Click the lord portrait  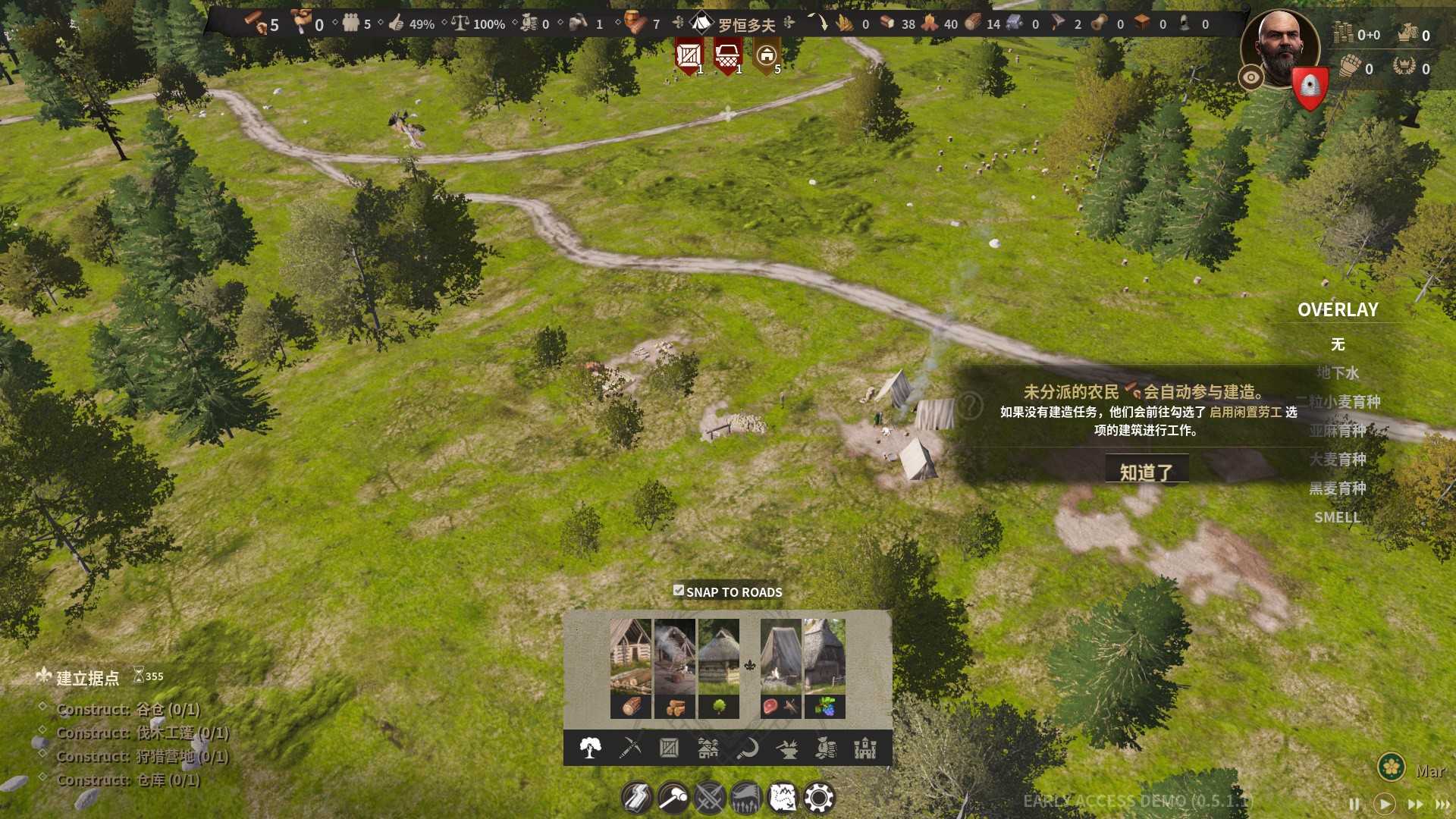pos(1281,47)
